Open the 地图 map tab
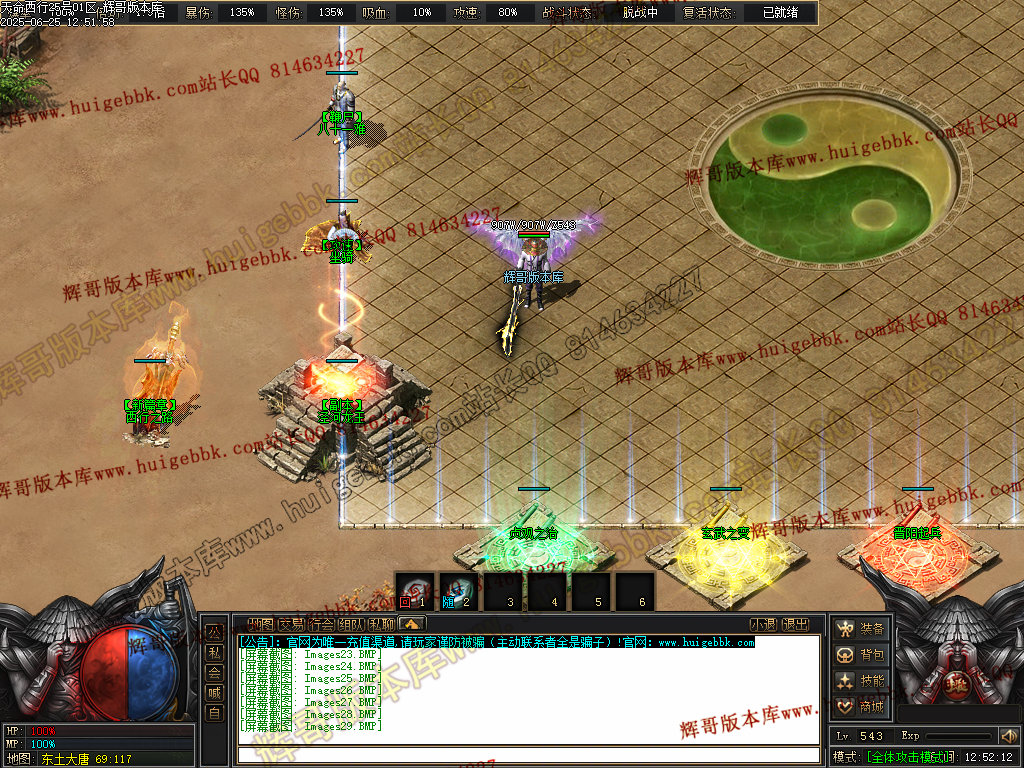Screen dimensions: 1024x768 [x=260, y=624]
